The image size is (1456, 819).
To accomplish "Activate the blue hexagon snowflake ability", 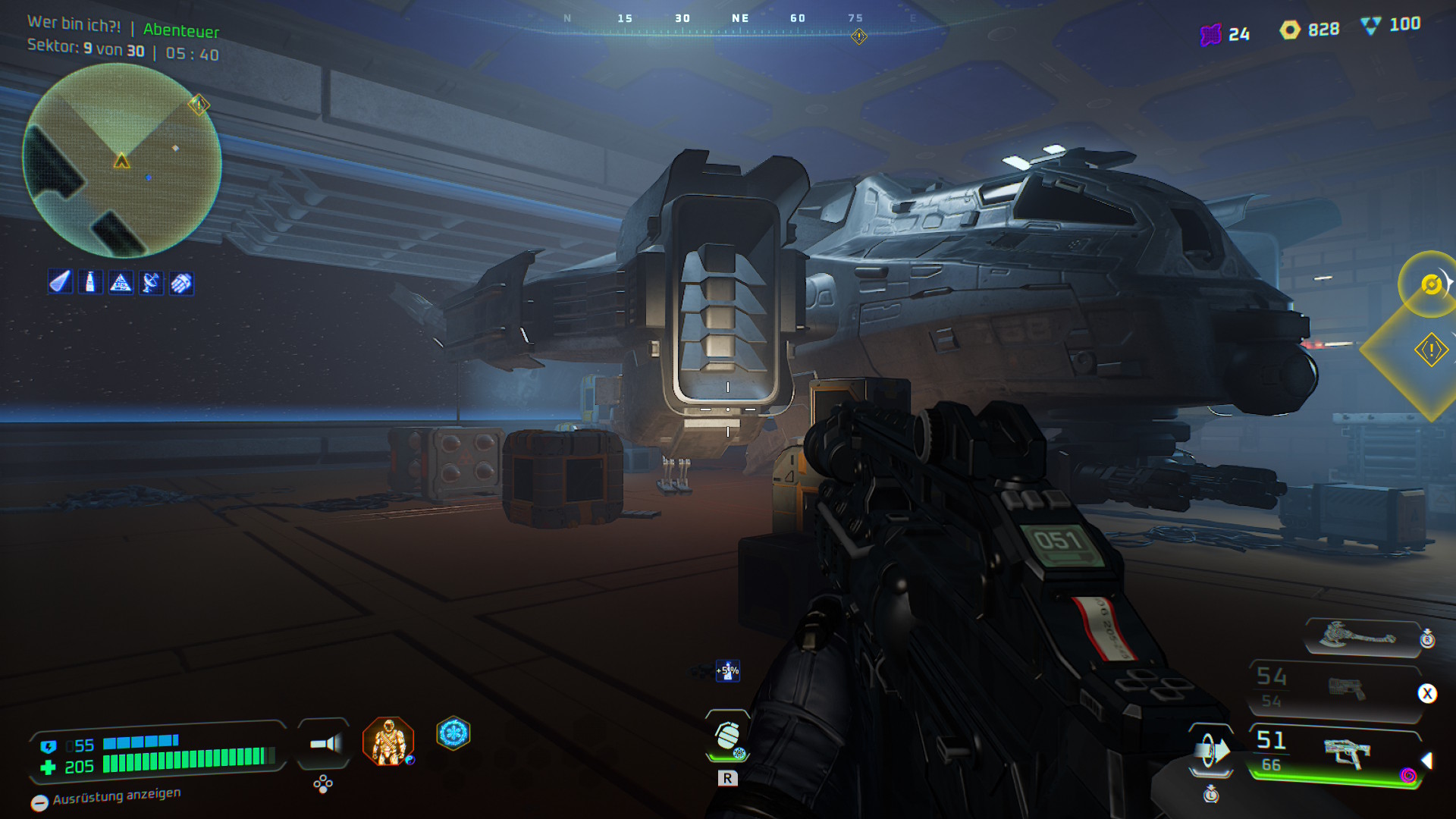I will click(453, 733).
